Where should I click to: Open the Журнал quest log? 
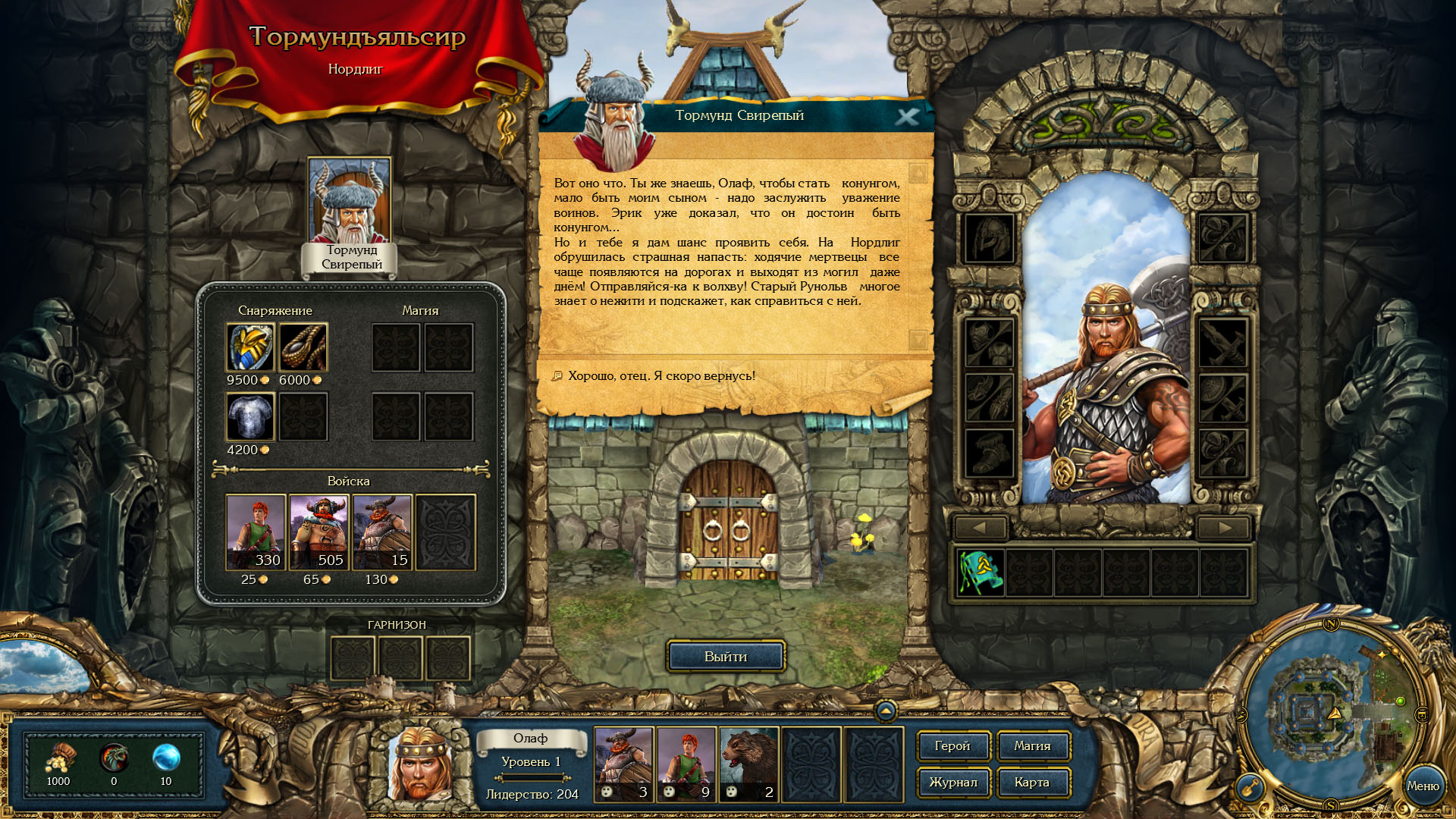tap(952, 783)
